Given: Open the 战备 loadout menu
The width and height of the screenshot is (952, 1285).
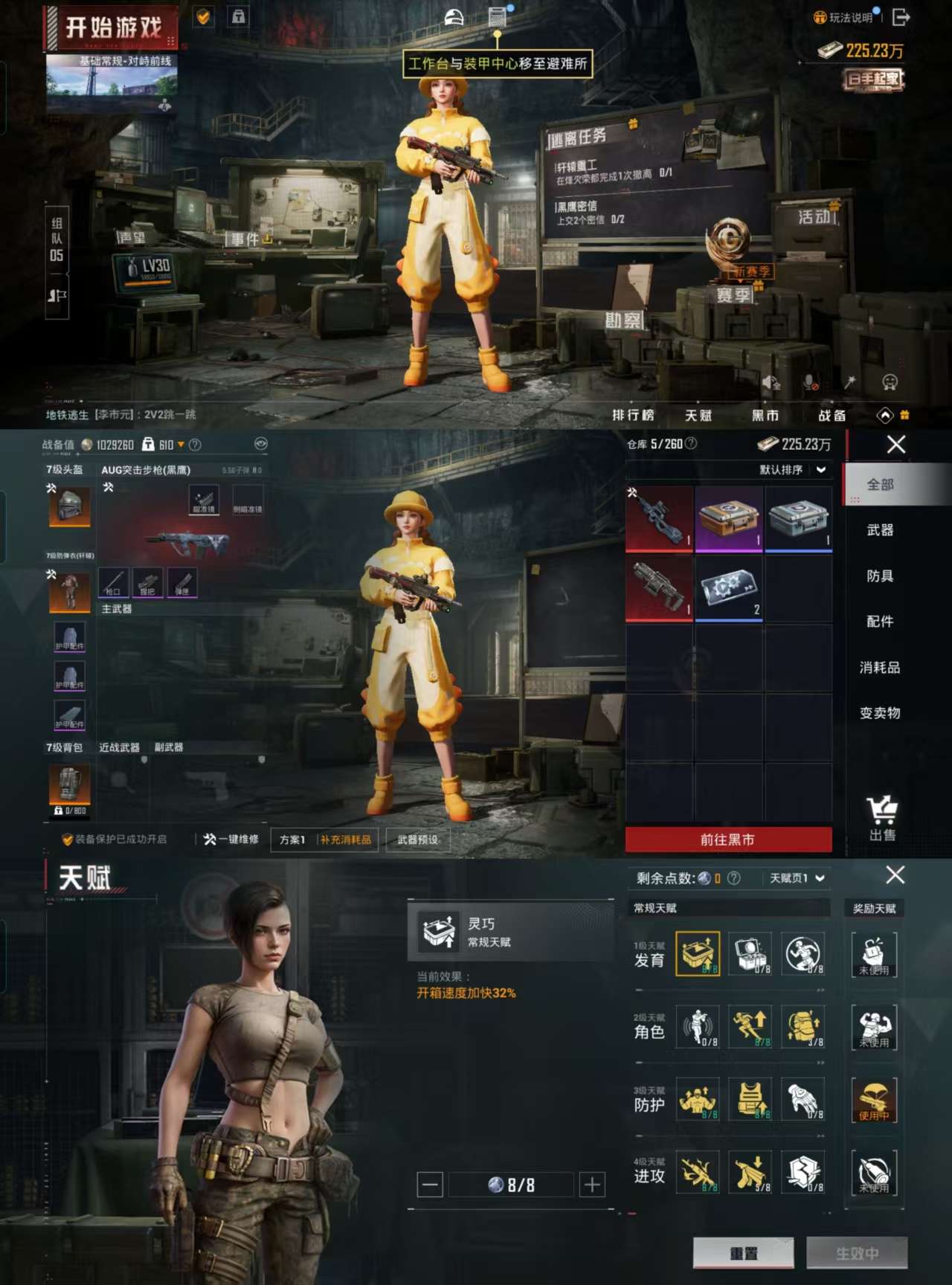Looking at the screenshot, I should click(x=832, y=415).
